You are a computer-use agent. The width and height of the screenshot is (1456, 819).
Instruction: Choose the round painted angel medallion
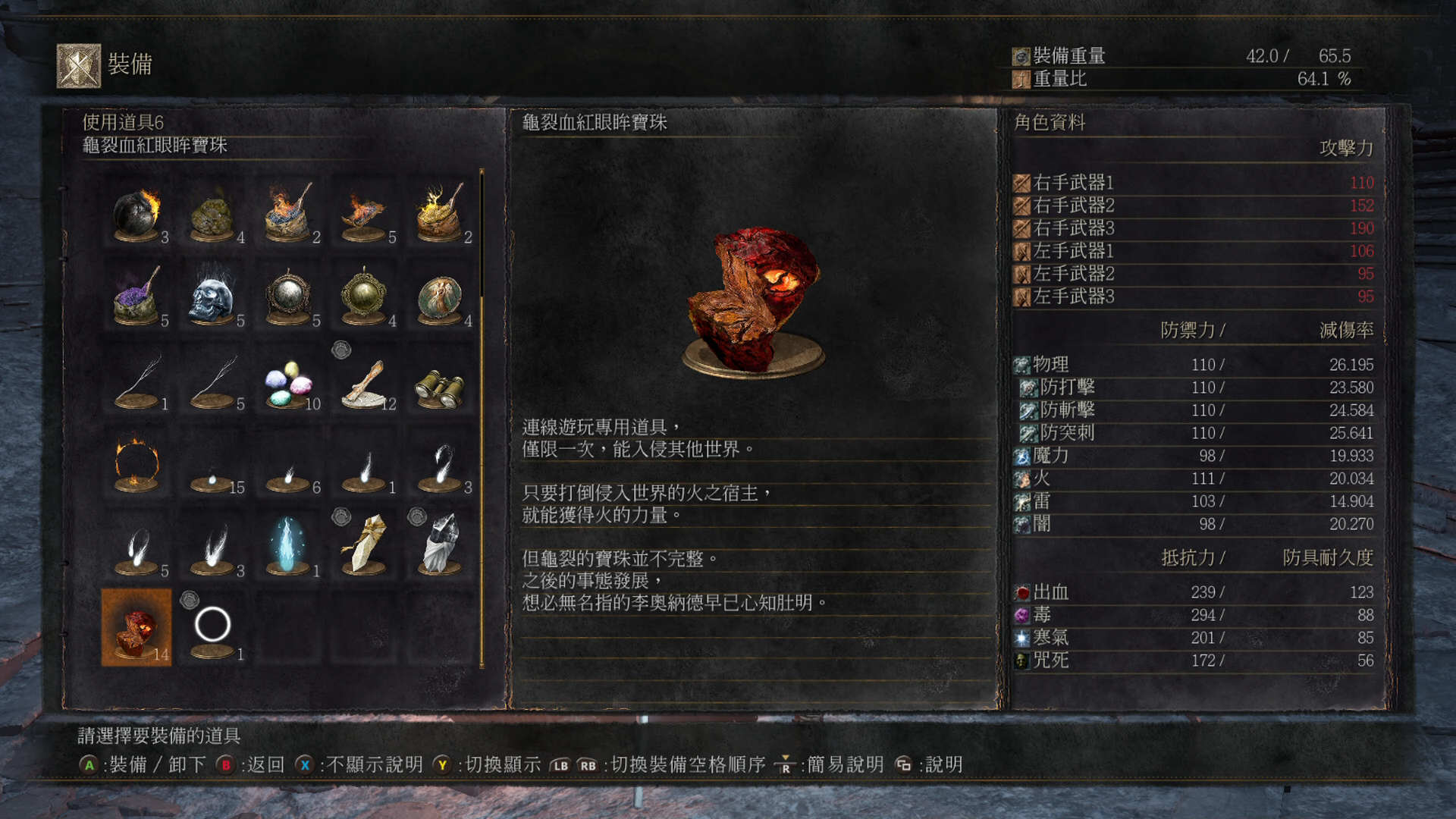[441, 297]
